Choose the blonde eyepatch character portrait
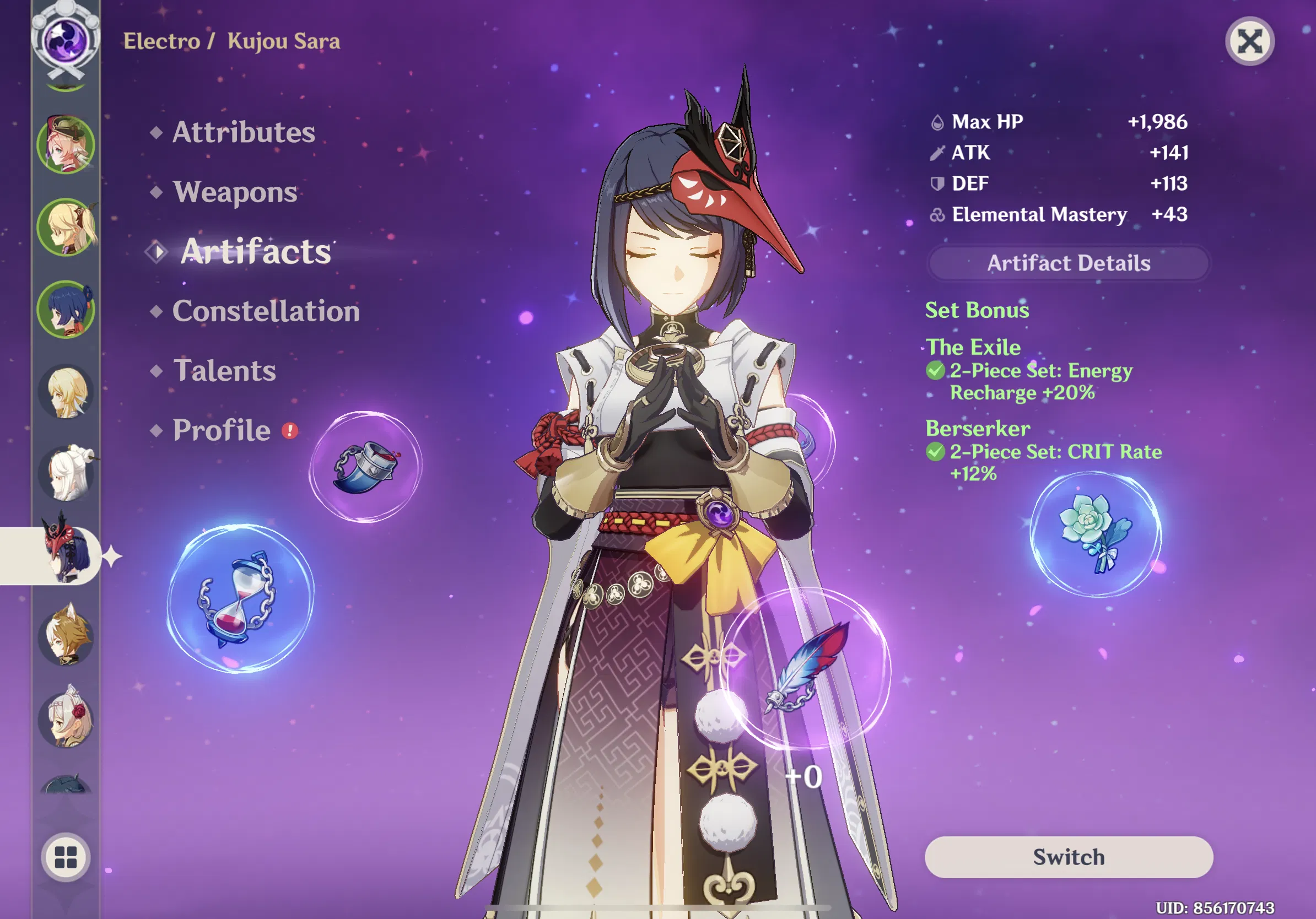Screen dimensions: 1316x919 coord(66,227)
